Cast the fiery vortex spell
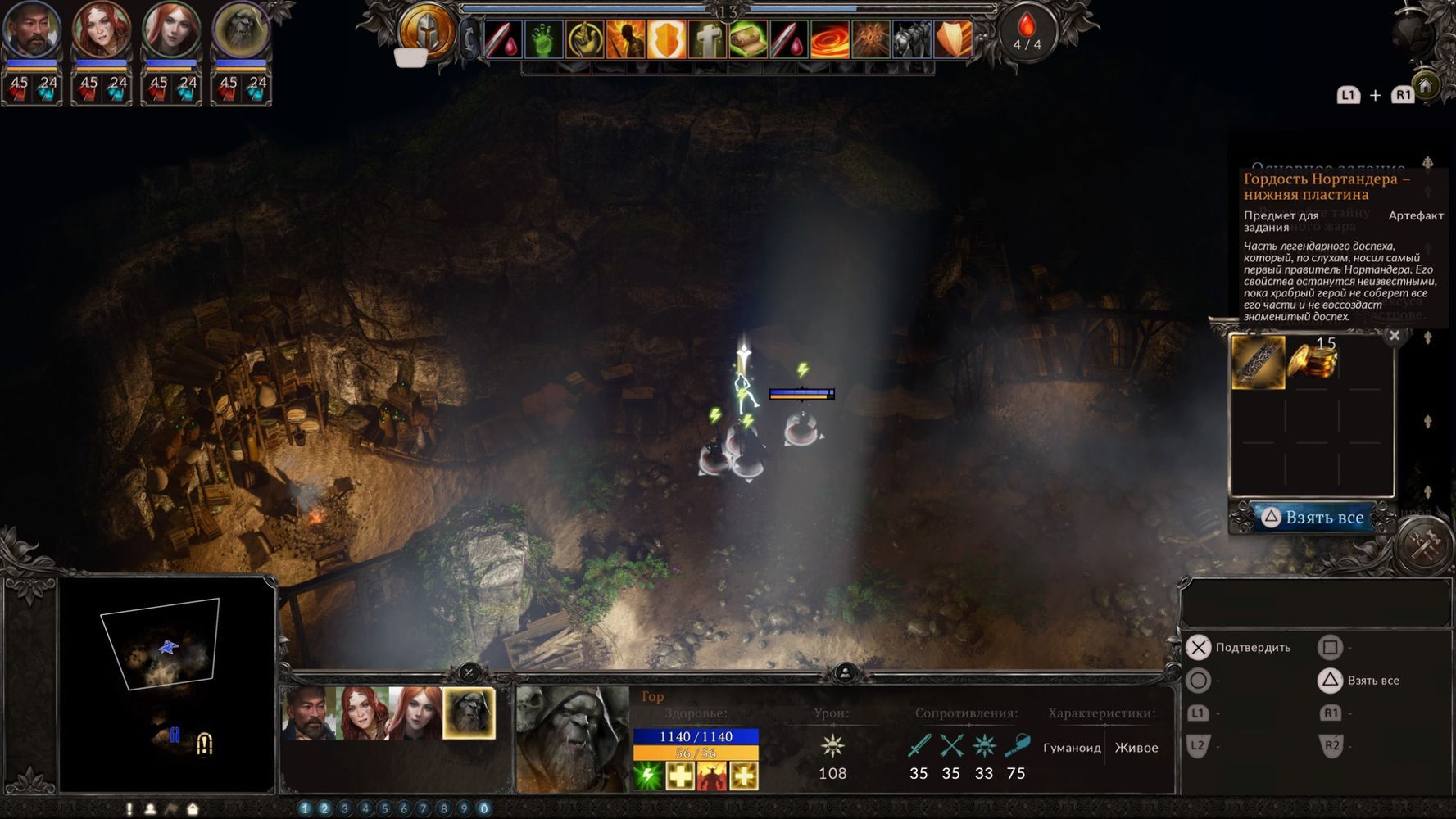This screenshot has width=1456, height=819. (830, 38)
